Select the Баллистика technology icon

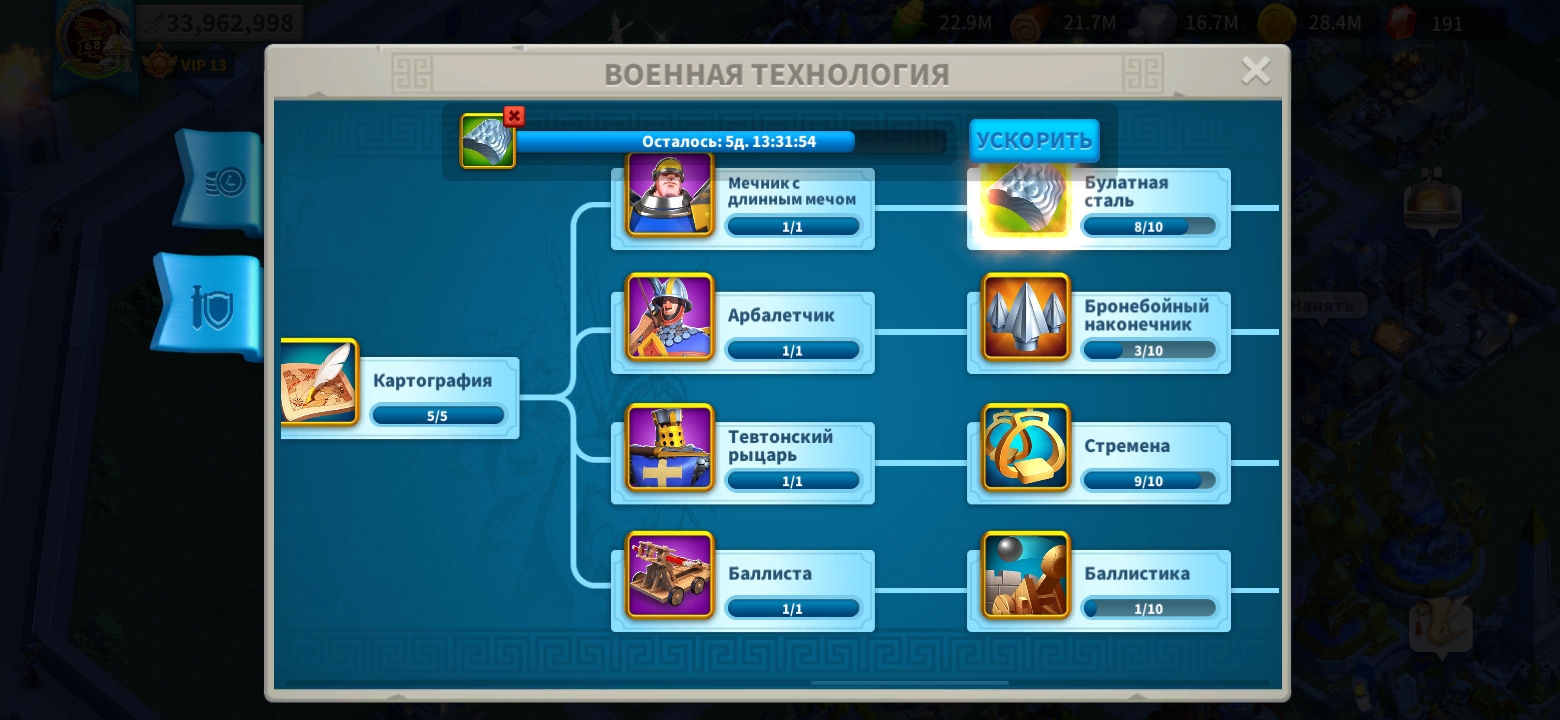1024,574
